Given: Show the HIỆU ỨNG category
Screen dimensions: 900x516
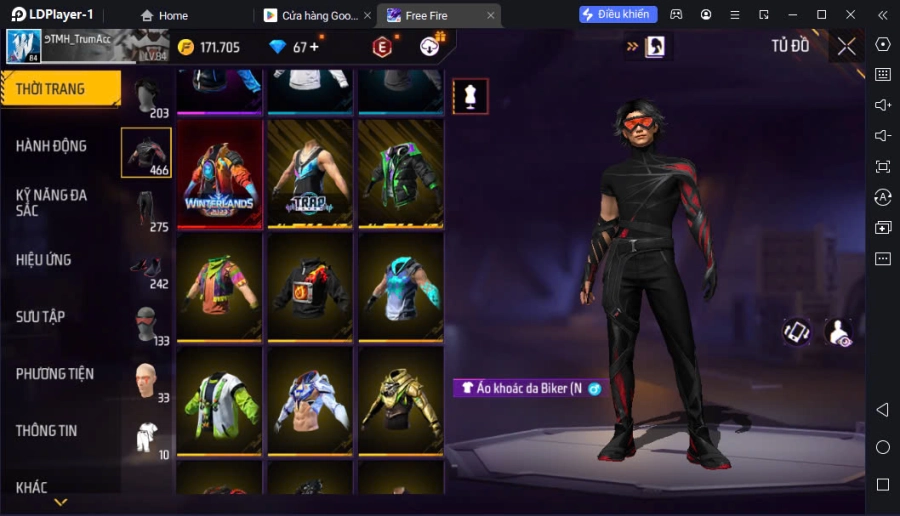Looking at the screenshot, I should click(x=44, y=260).
